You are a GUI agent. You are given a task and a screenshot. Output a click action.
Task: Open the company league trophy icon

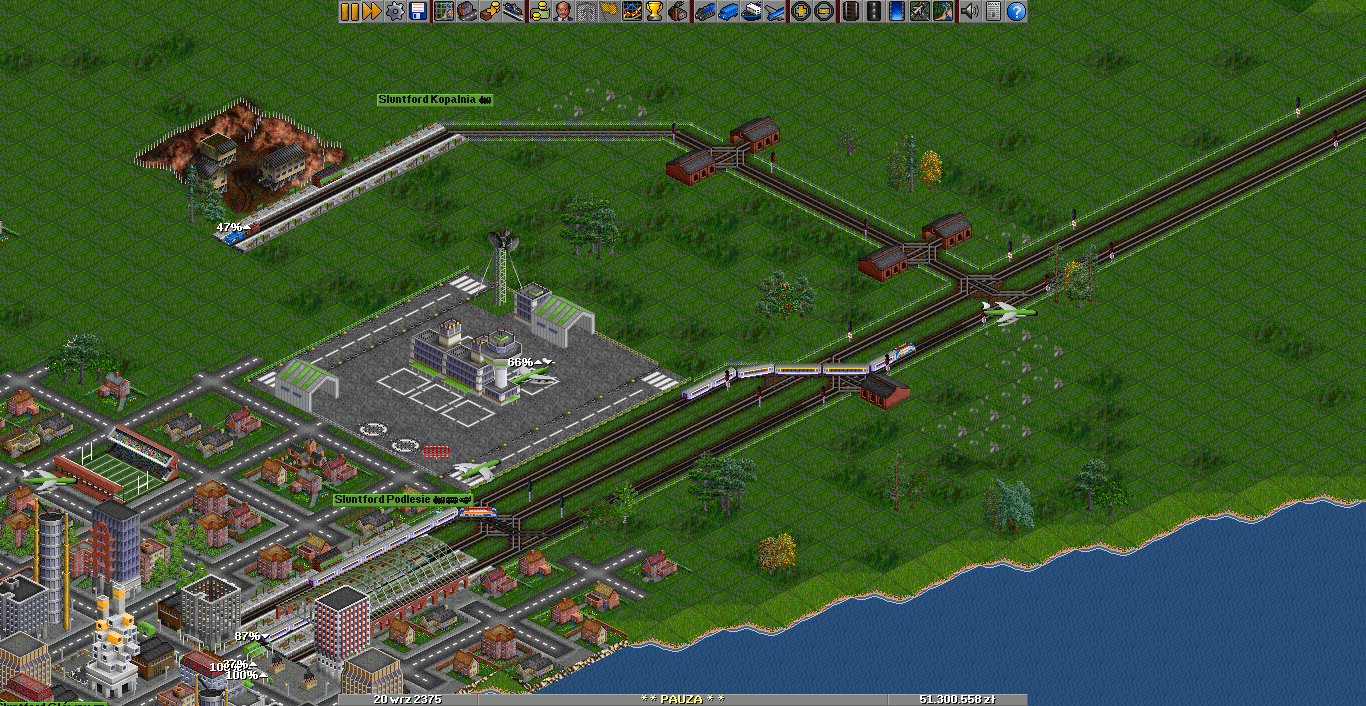tap(655, 12)
